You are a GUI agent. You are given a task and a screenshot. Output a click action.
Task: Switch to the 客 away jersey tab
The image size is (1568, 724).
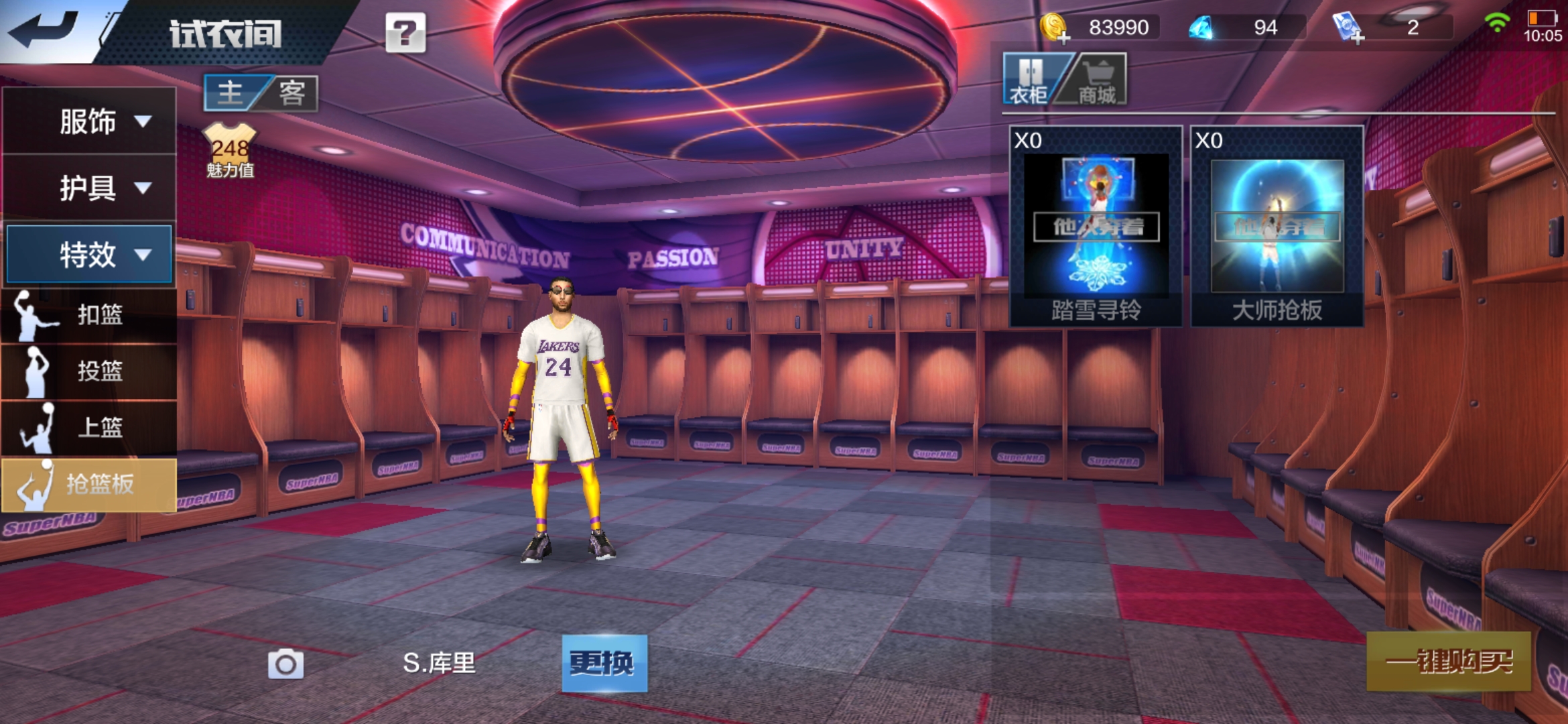(x=292, y=93)
